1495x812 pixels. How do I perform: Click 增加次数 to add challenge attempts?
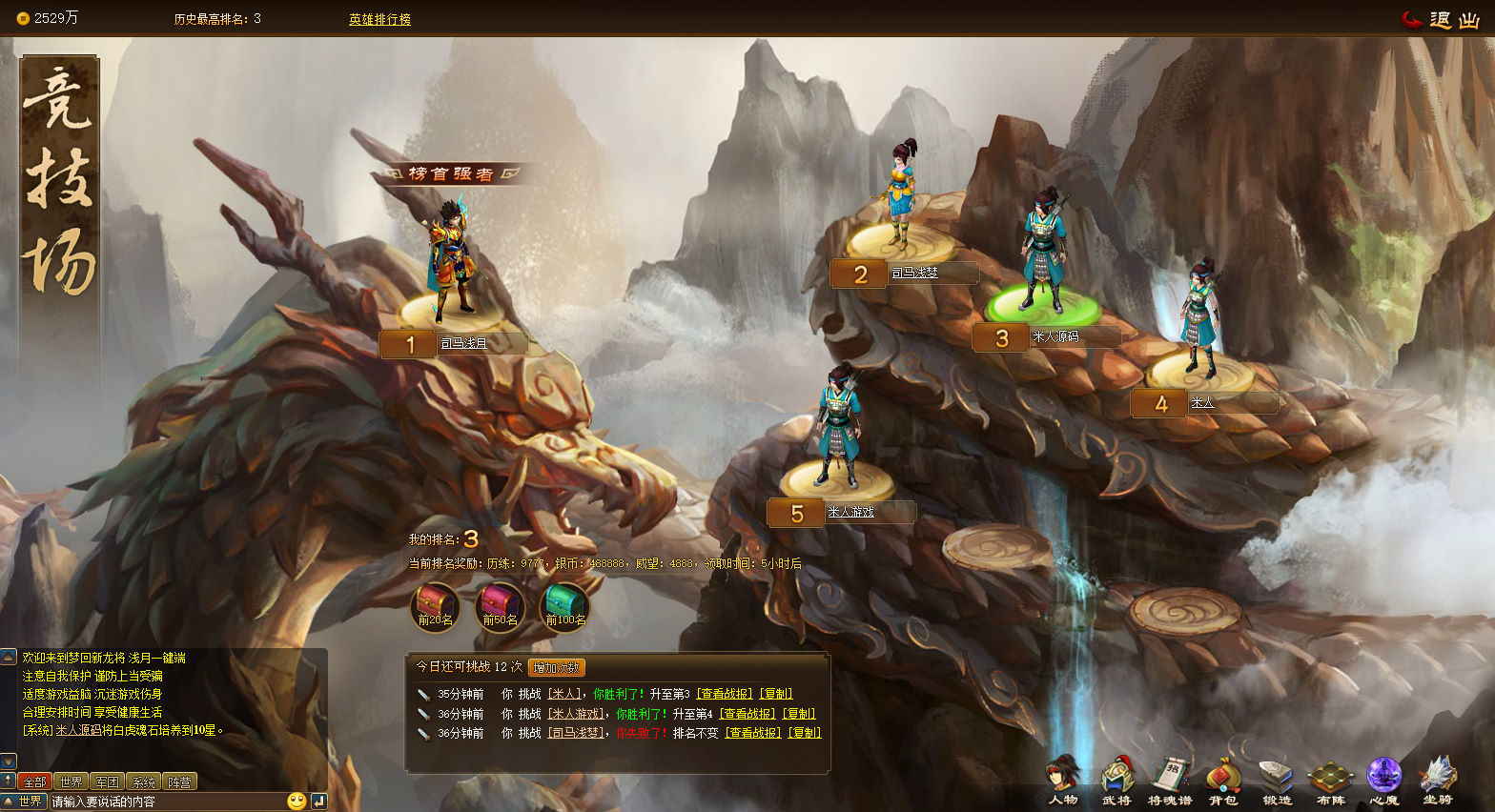point(556,668)
